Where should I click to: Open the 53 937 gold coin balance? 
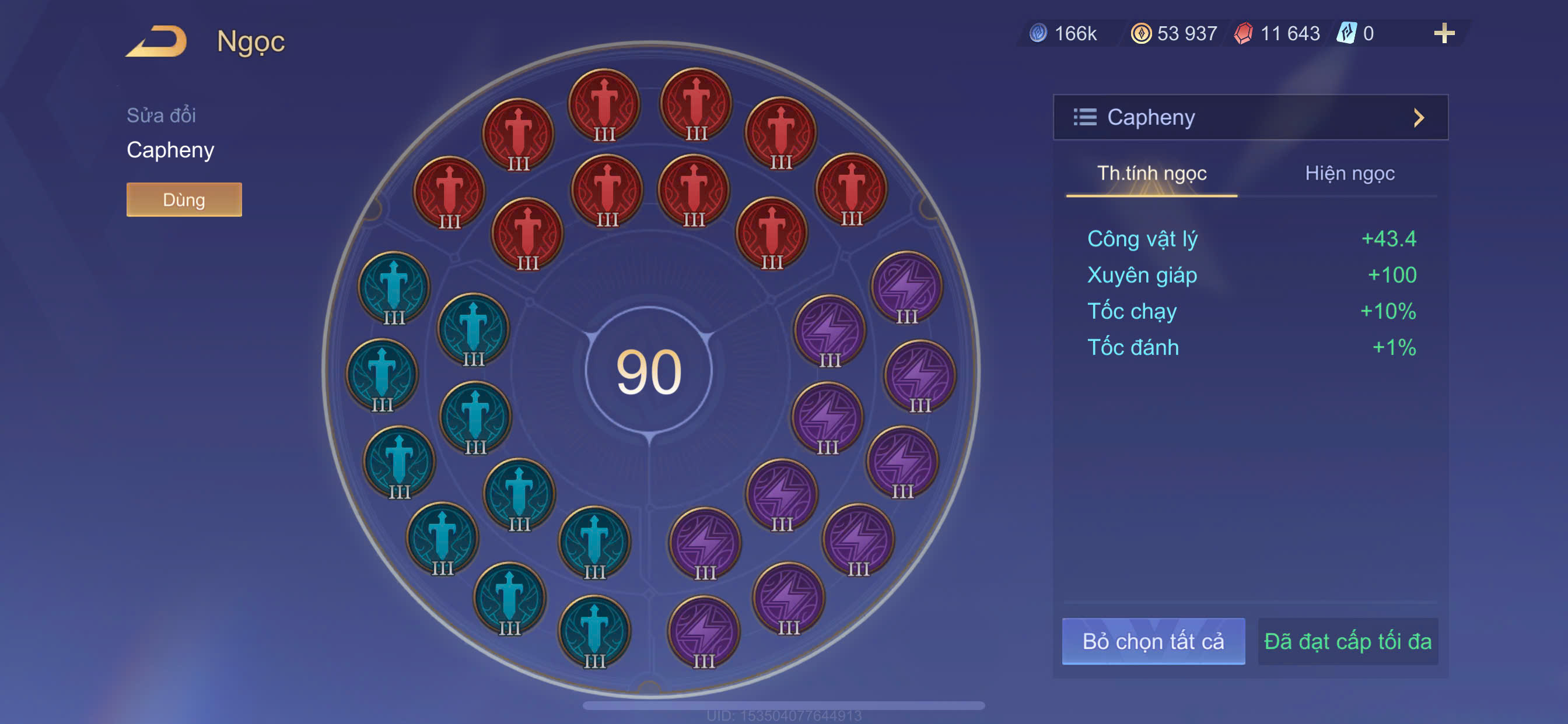pyautogui.click(x=1174, y=33)
